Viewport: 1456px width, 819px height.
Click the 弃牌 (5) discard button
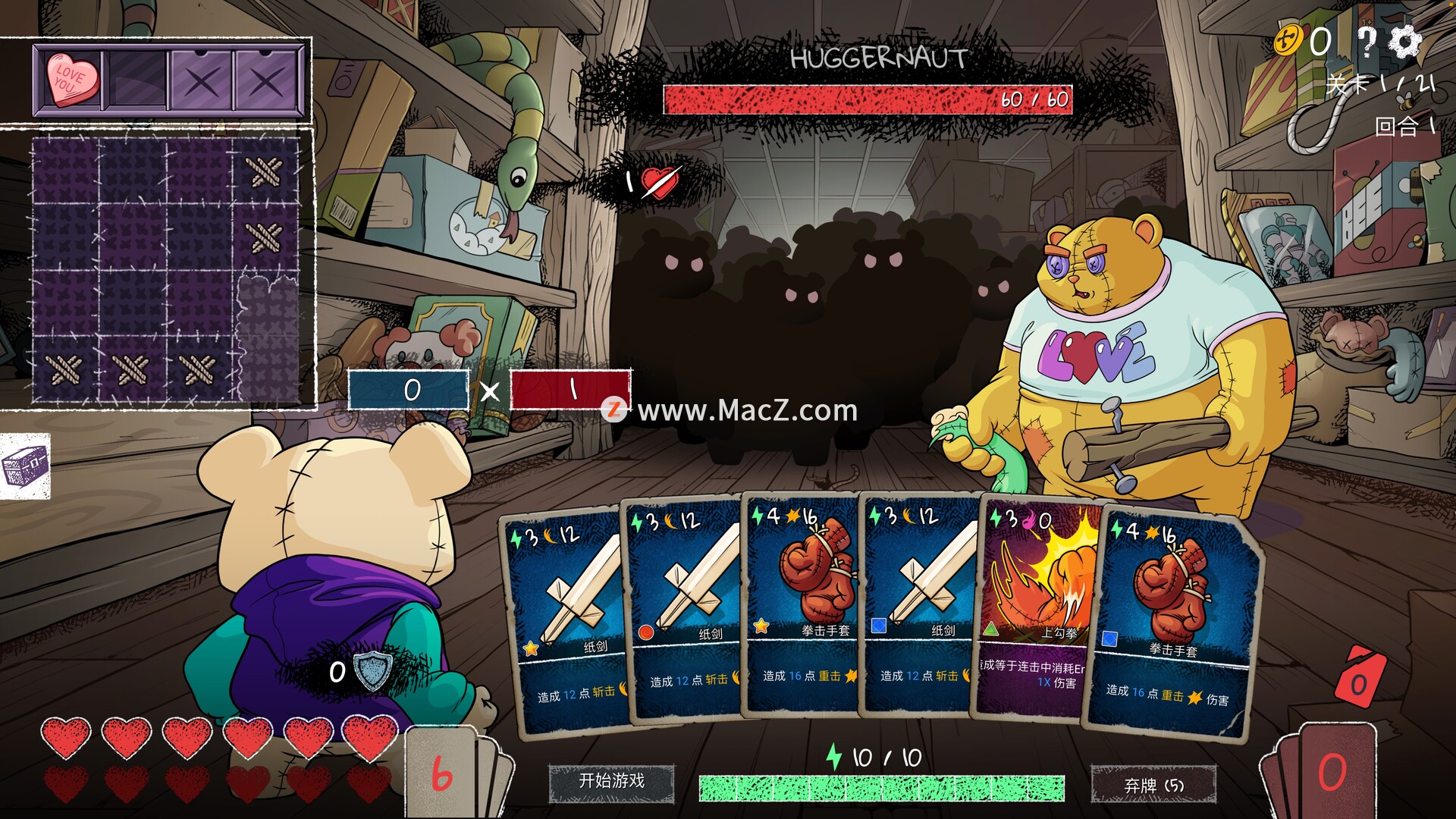click(x=1153, y=785)
